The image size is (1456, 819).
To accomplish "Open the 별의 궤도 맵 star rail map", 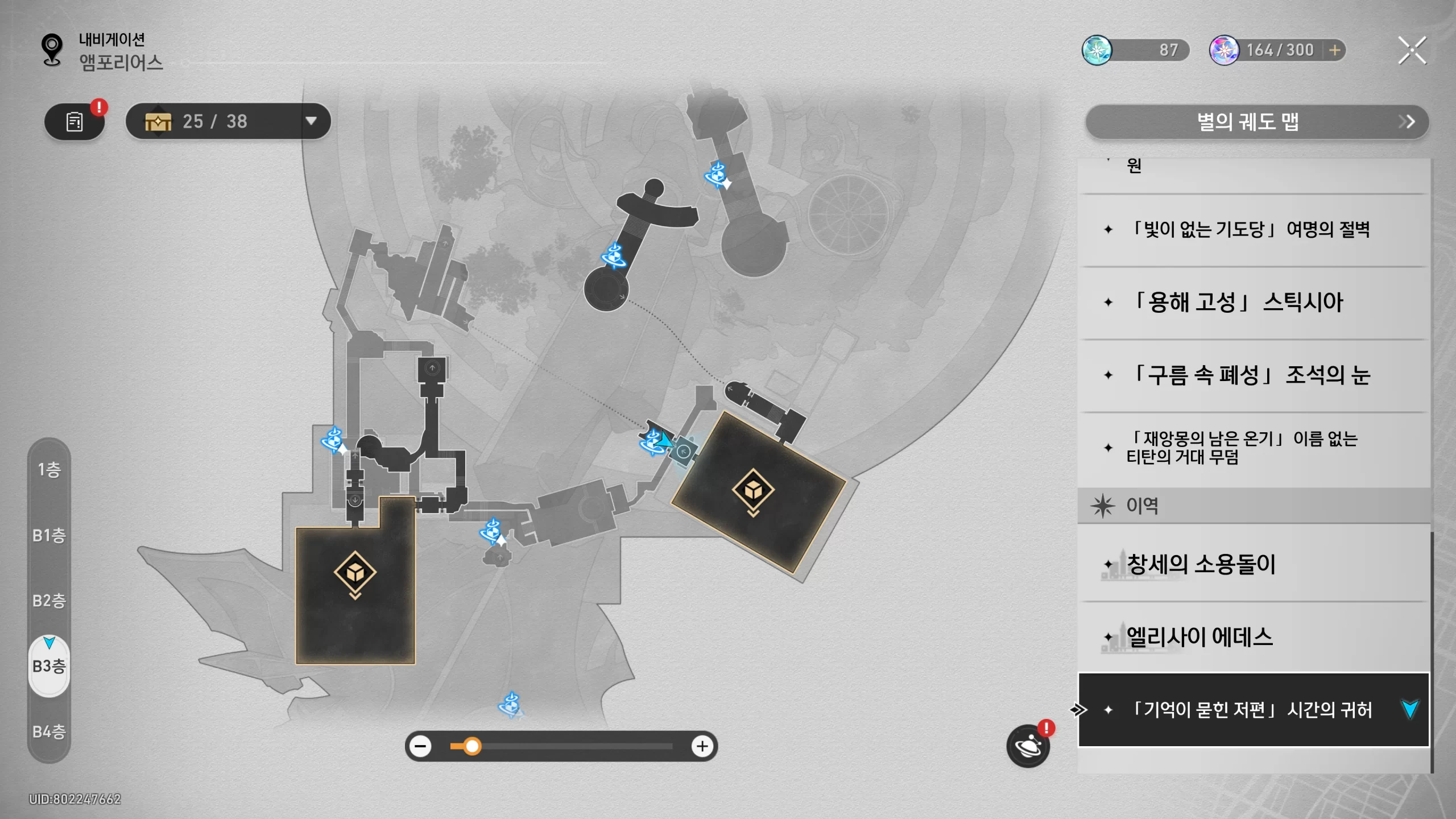I will point(1256,122).
